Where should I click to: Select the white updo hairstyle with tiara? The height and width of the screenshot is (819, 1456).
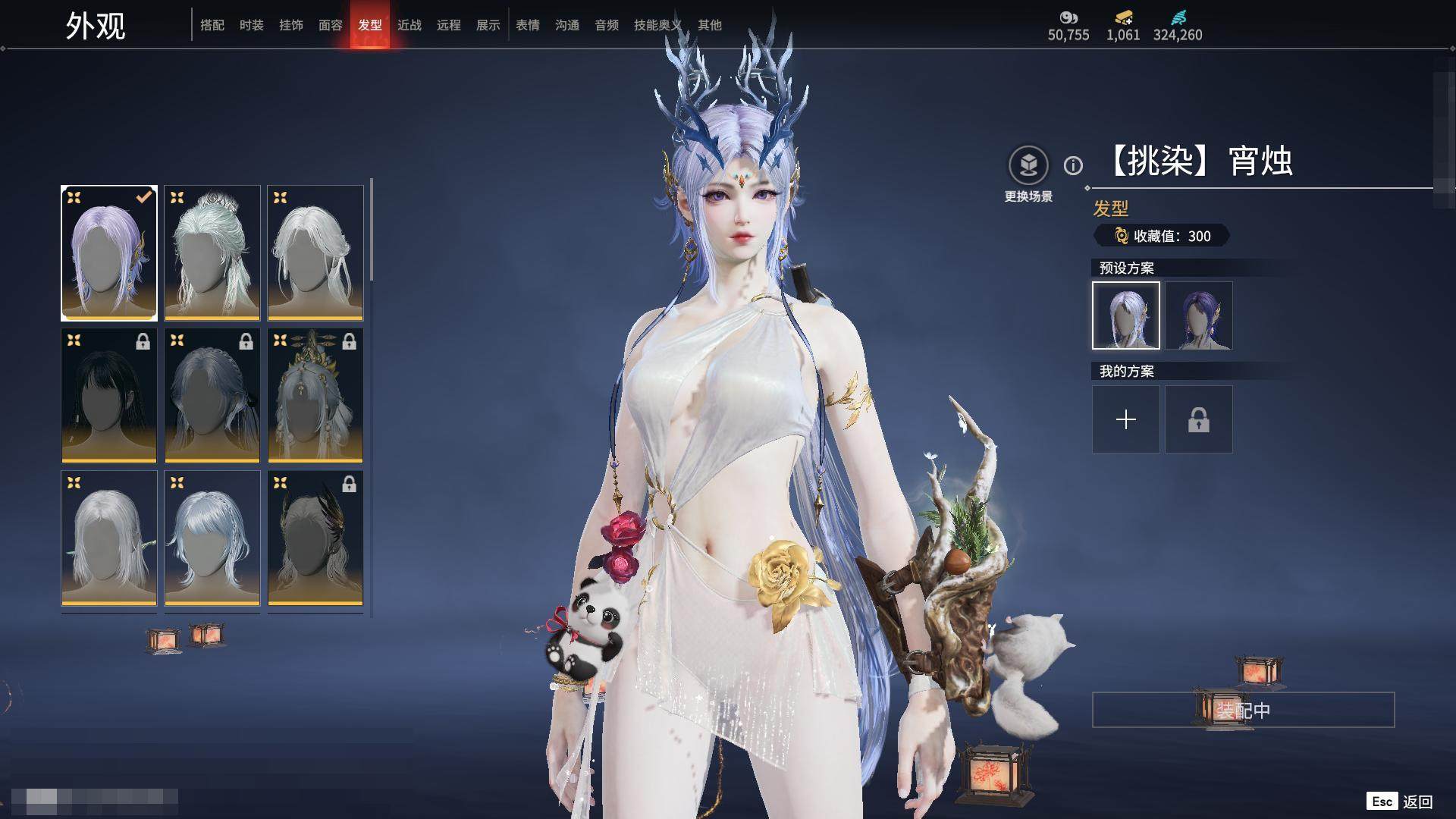tap(212, 253)
